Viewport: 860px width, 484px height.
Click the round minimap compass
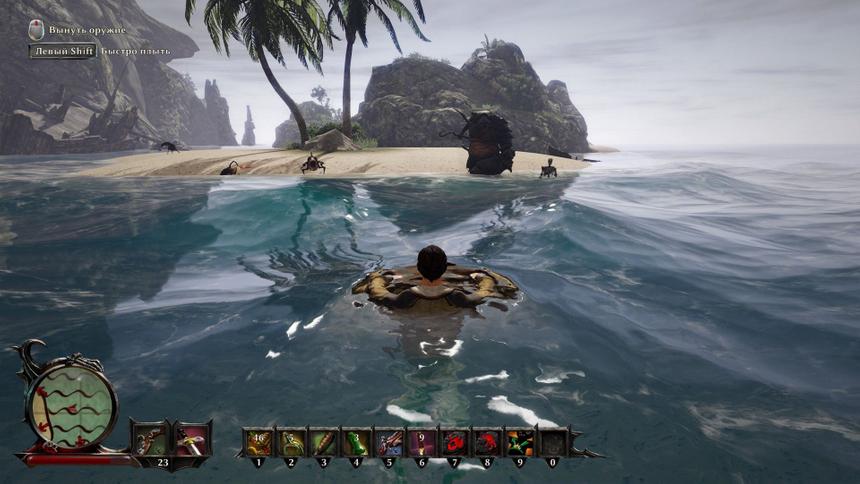pyautogui.click(x=69, y=400)
